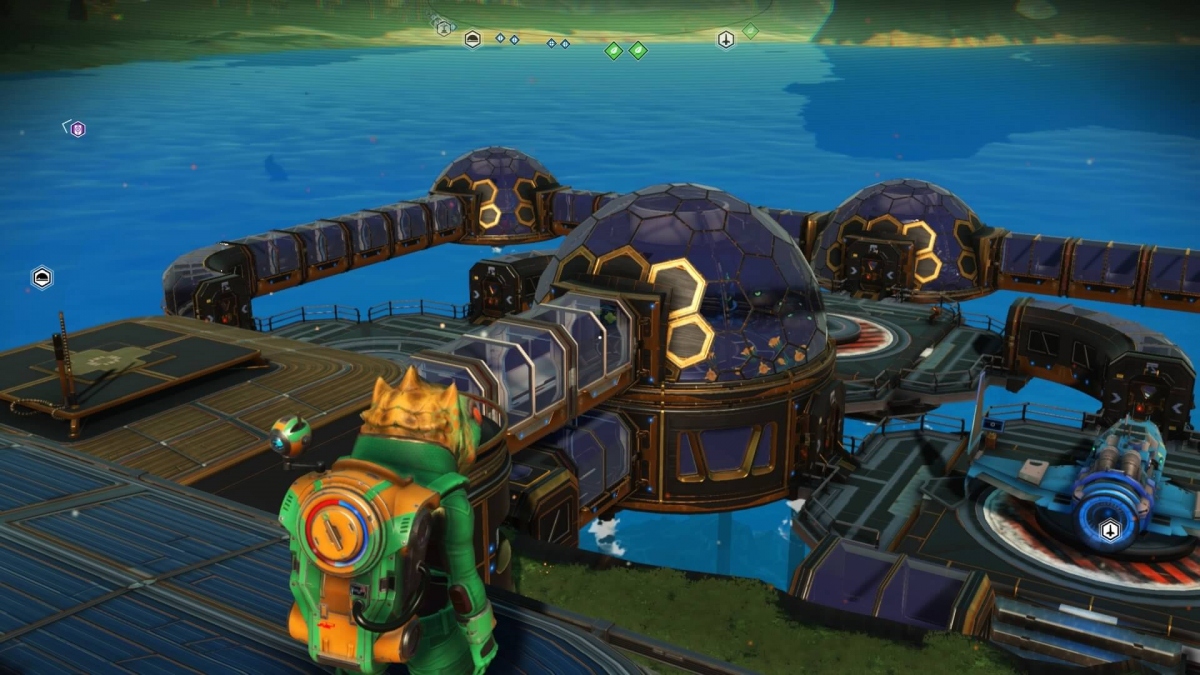The height and width of the screenshot is (675, 1200).
Task: Select the base dome icon on the compass strip
Action: click(473, 39)
